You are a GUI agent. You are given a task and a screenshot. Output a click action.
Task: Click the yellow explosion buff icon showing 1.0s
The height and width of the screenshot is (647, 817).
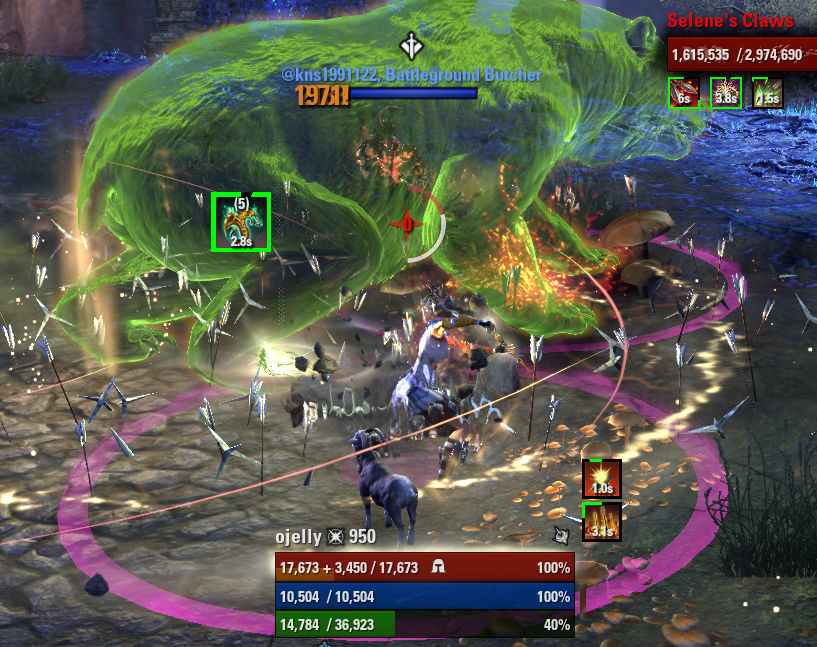(602, 479)
